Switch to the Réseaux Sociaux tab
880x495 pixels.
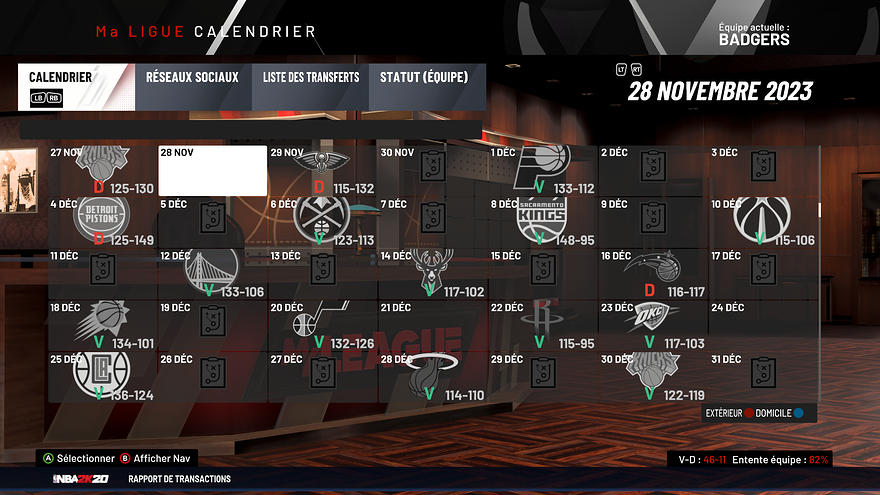192,77
